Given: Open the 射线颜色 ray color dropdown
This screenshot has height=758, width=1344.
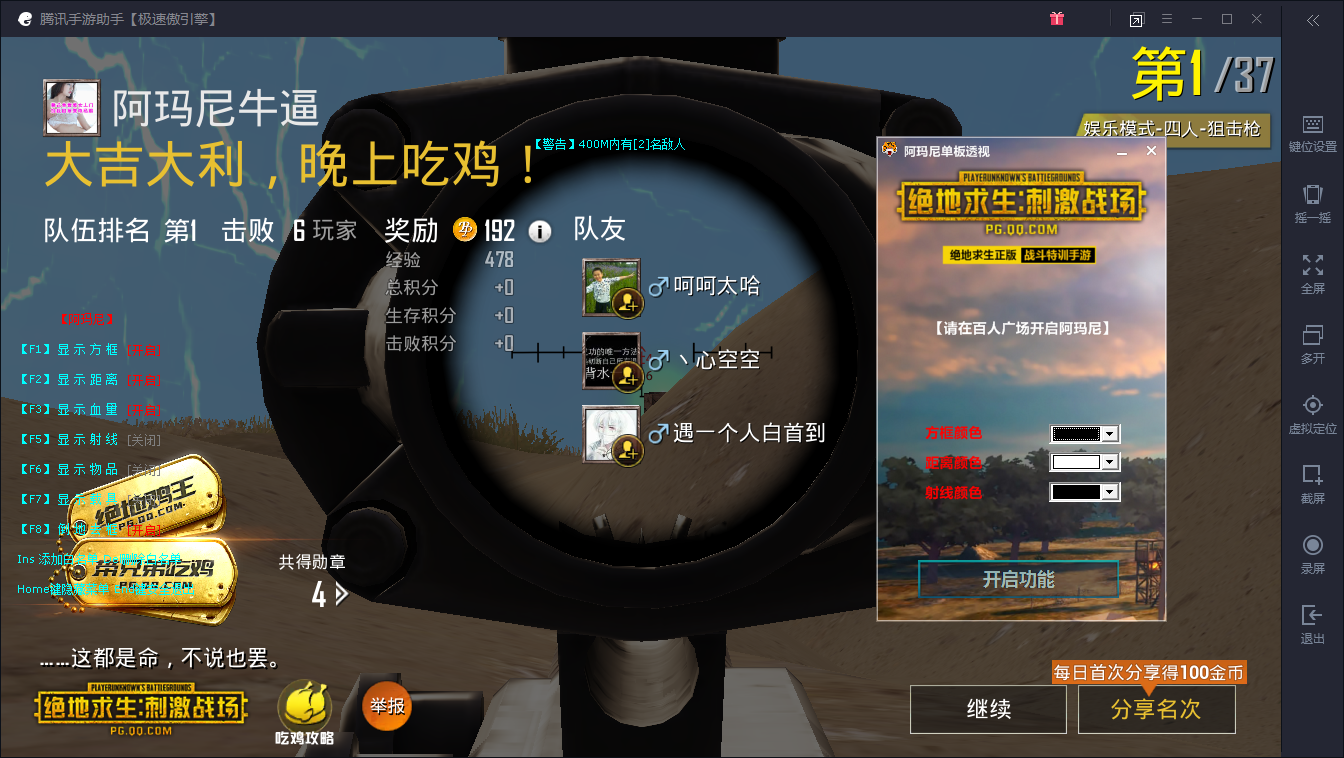Looking at the screenshot, I should (x=1110, y=491).
